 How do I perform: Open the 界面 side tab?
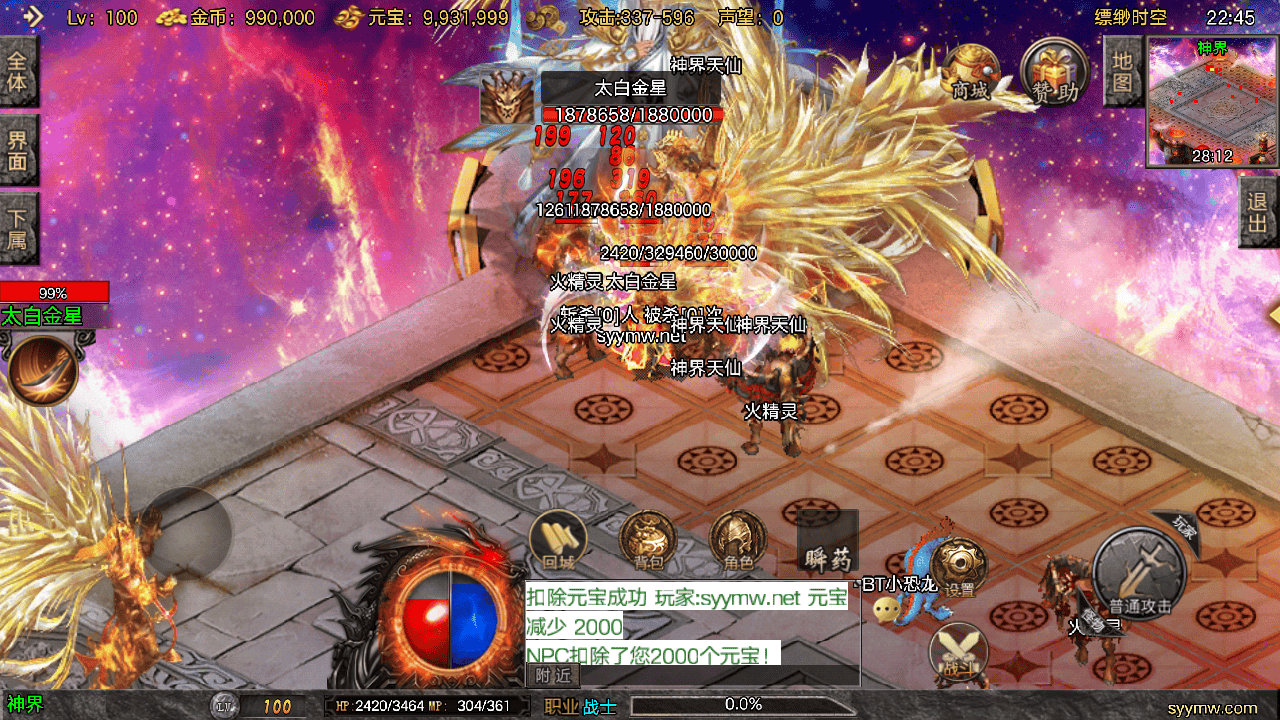click(18, 149)
